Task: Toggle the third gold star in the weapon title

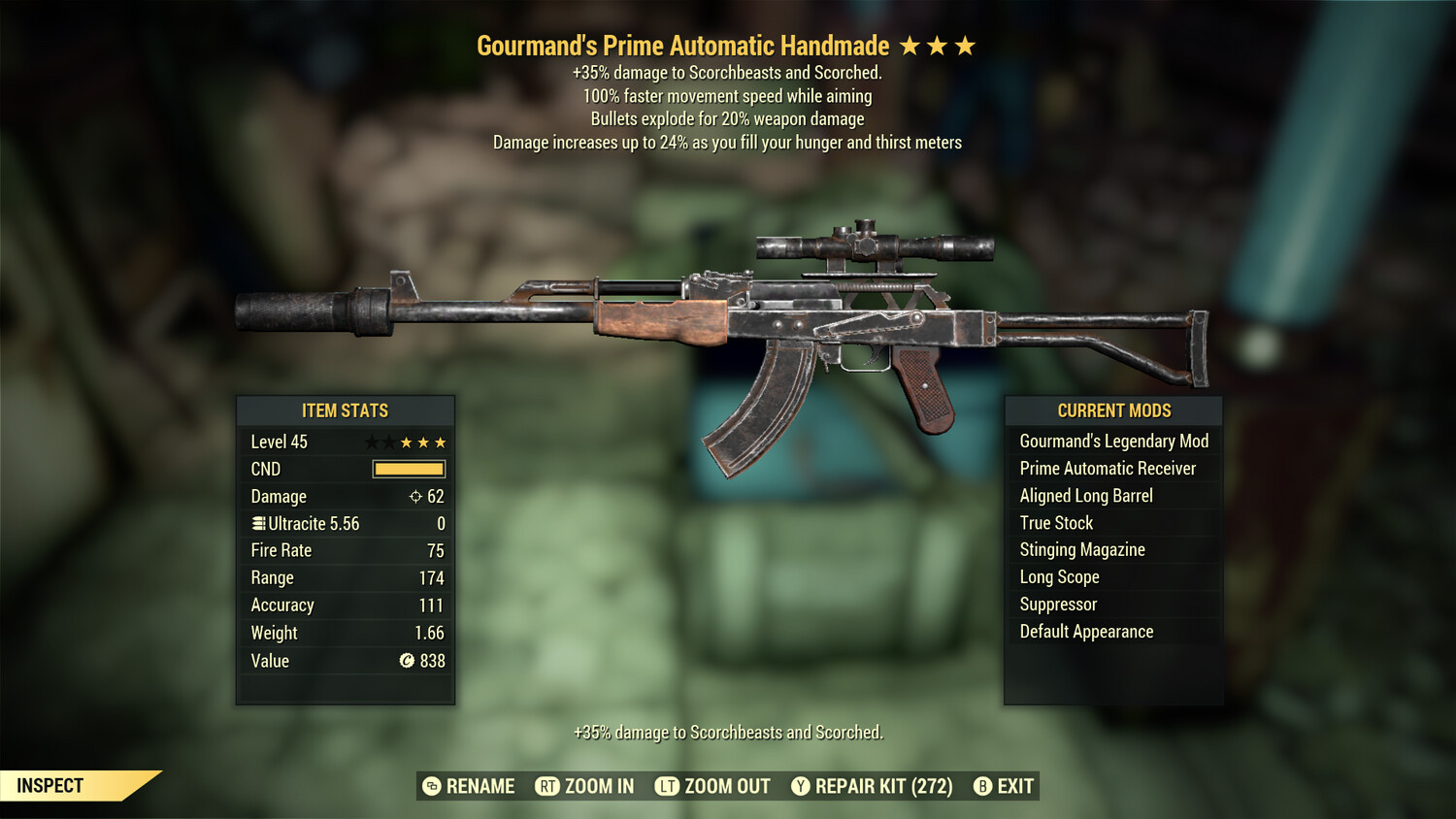Action: pyautogui.click(x=965, y=45)
